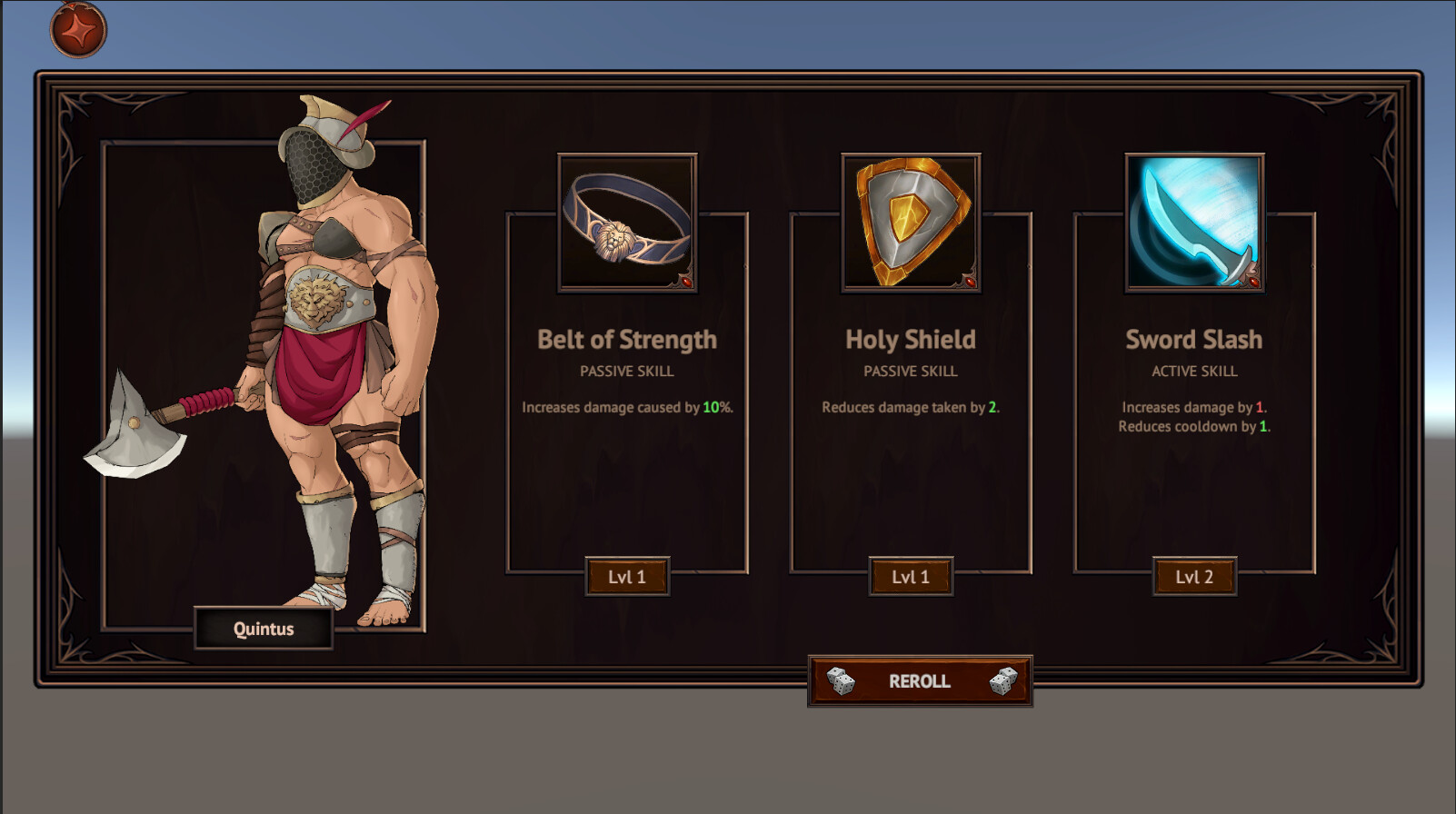Select the Sword Slash active skill icon
The height and width of the screenshot is (814, 1456).
1194,221
